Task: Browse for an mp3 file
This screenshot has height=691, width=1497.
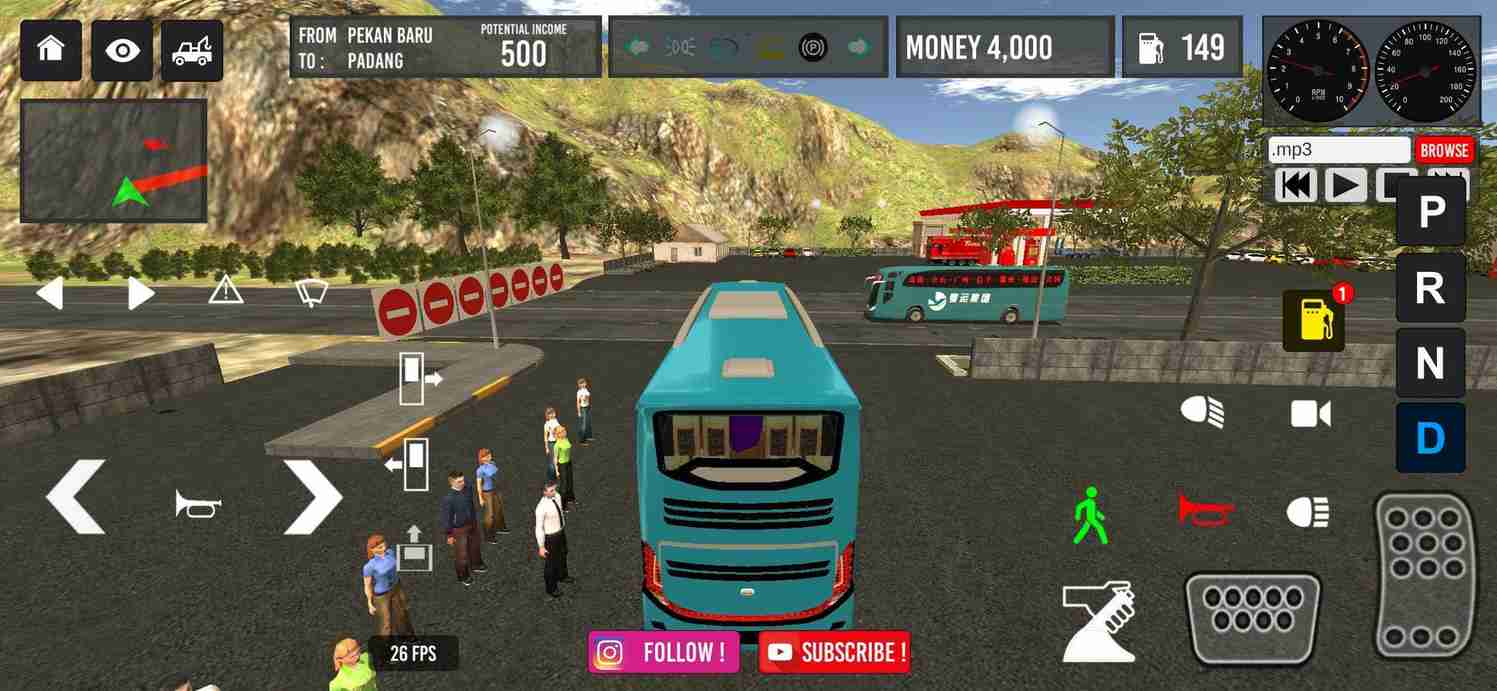Action: point(1444,150)
